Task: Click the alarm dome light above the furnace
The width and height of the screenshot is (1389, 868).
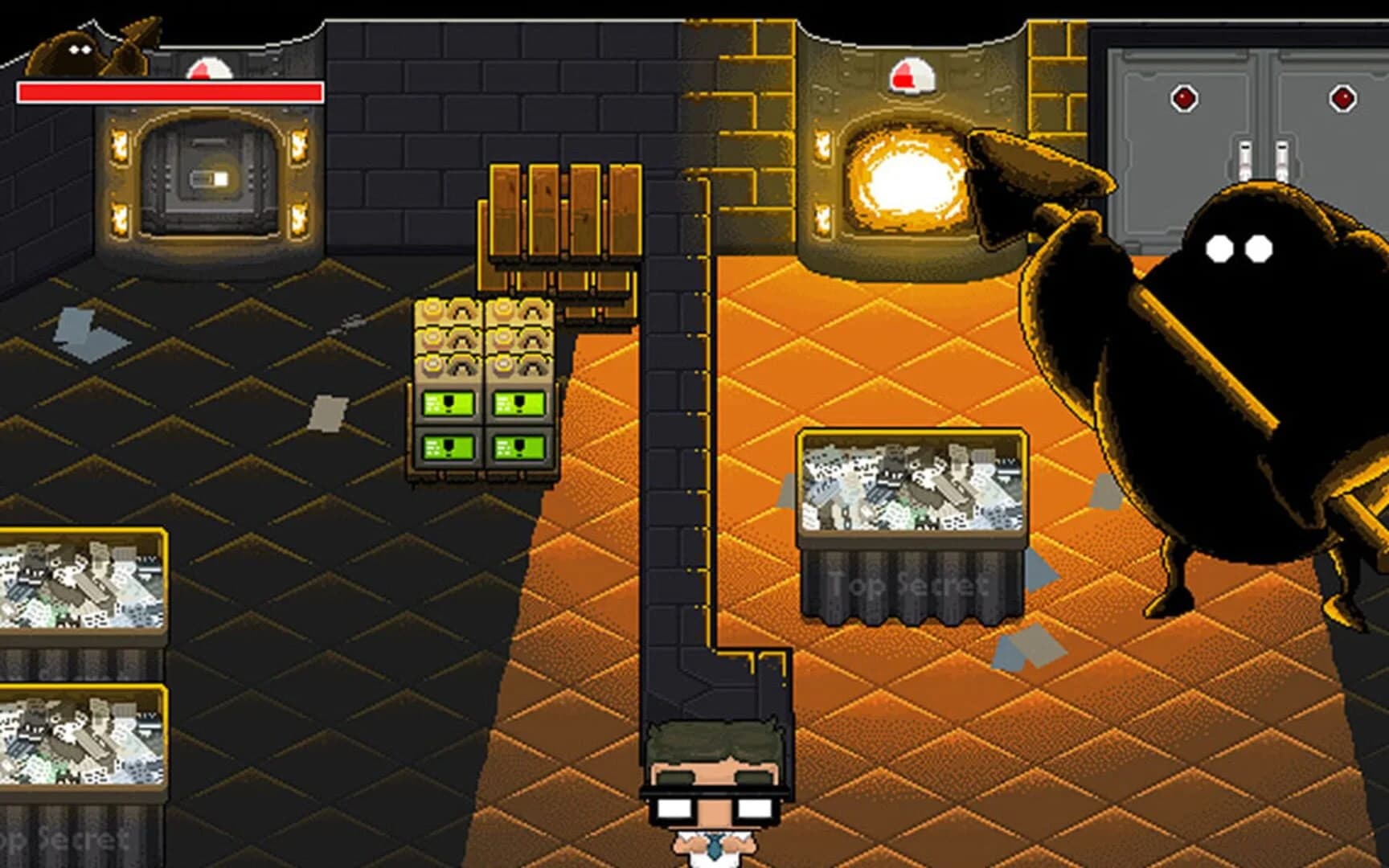Action: 912,76
